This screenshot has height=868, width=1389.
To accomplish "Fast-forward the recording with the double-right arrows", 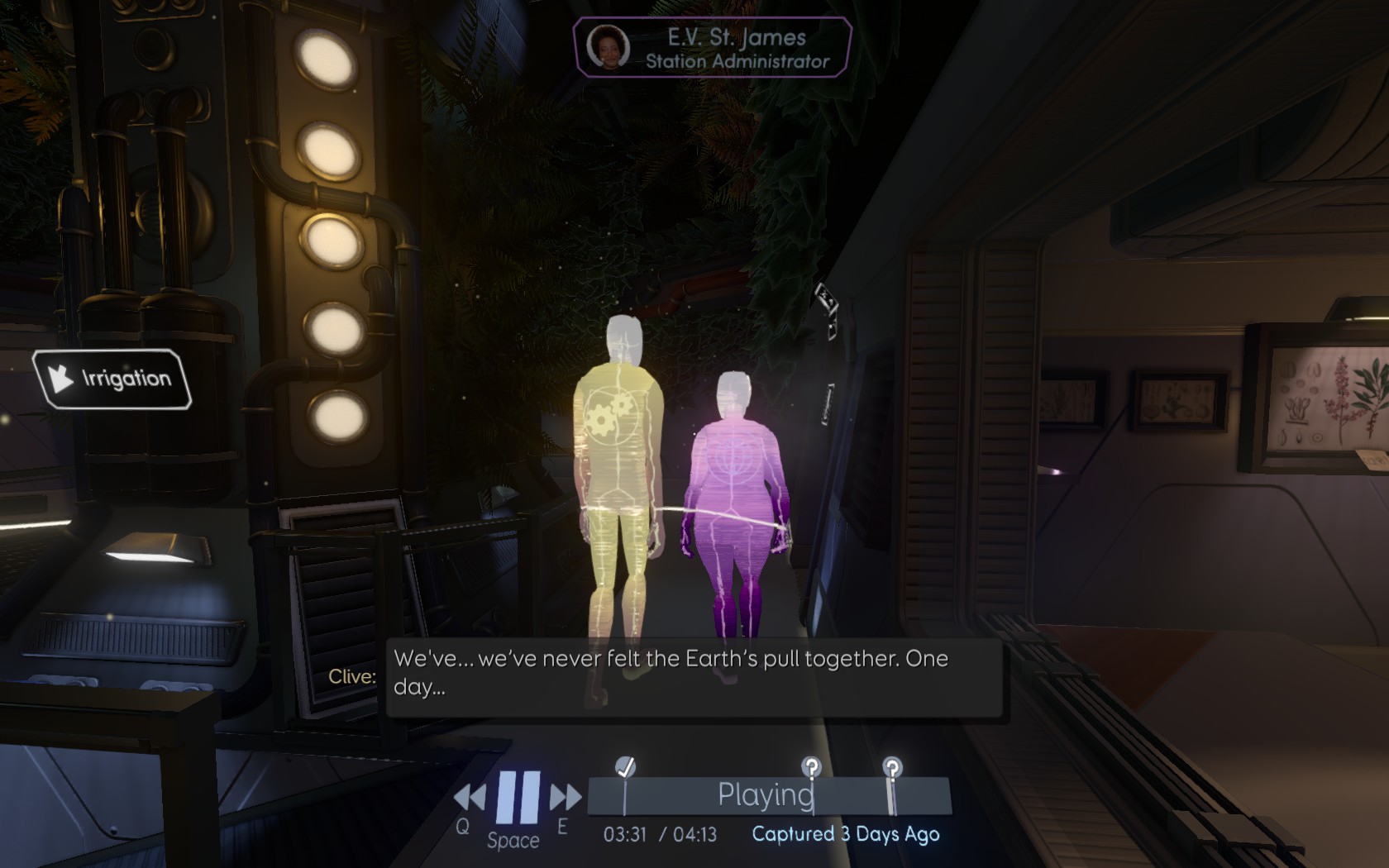I will tap(566, 798).
